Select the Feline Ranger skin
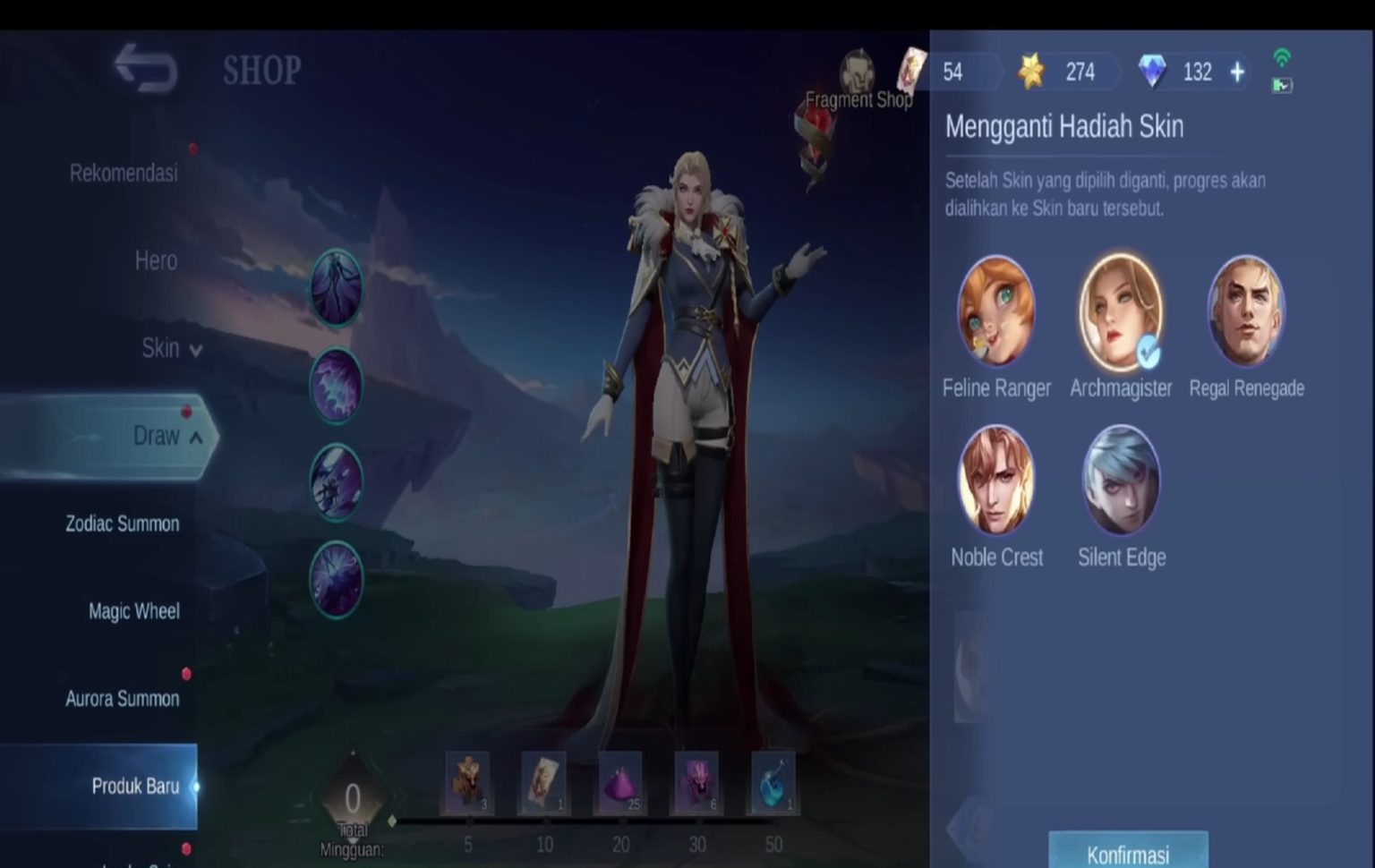 click(996, 313)
